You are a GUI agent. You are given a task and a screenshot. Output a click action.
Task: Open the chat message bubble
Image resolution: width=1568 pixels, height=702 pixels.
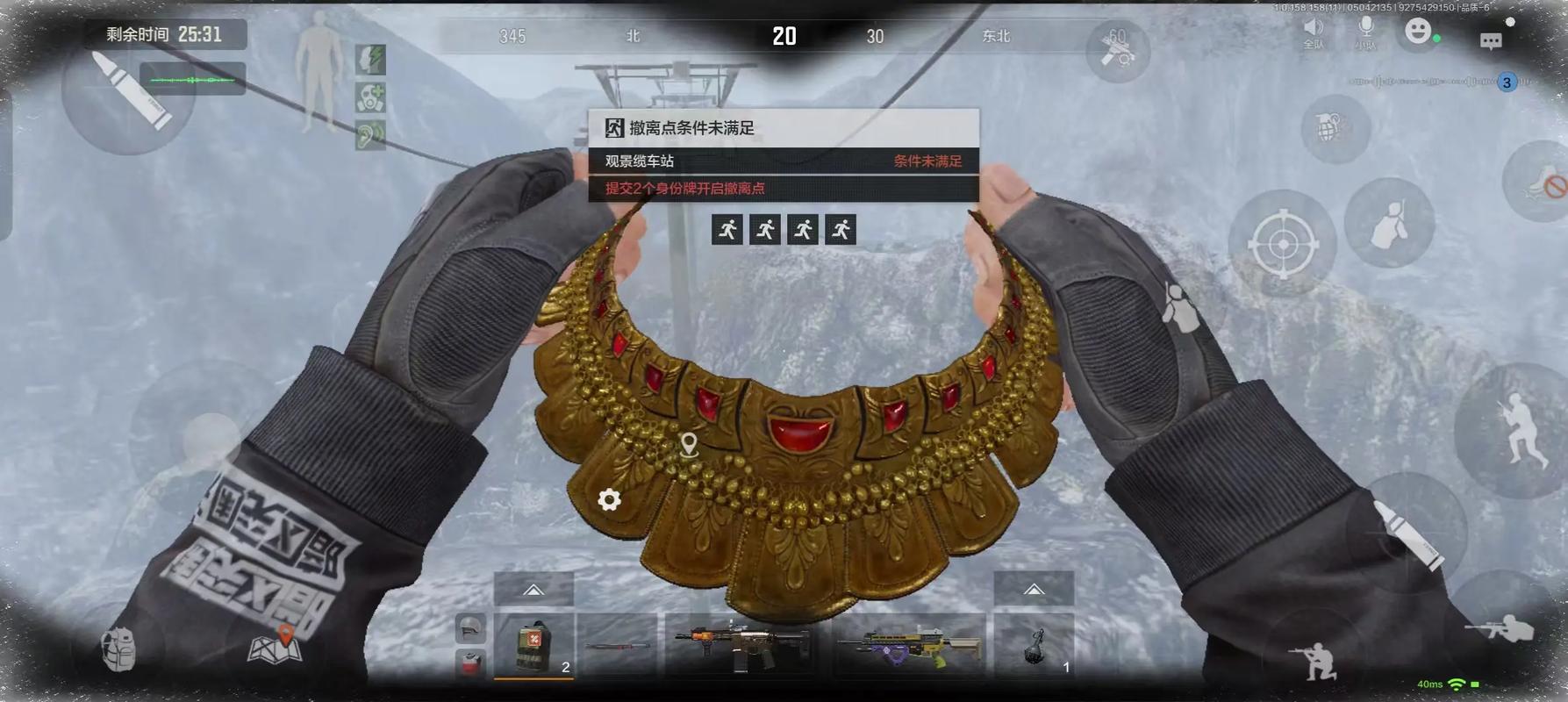[1491, 40]
